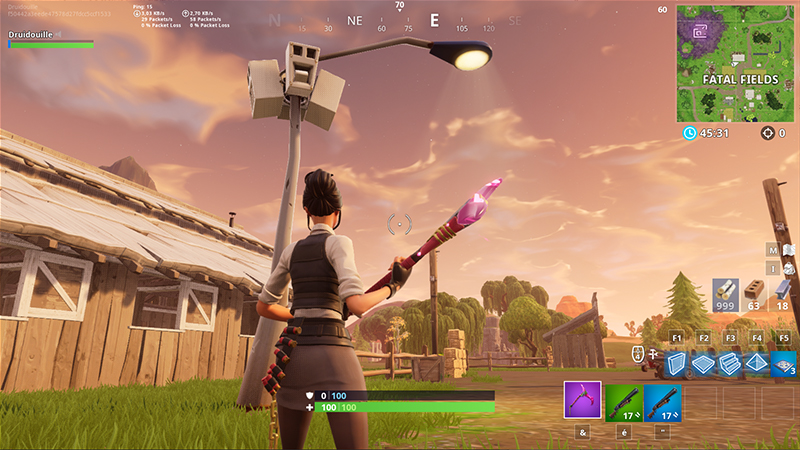Select the wall building piece
This screenshot has height=450, width=800.
(677, 362)
